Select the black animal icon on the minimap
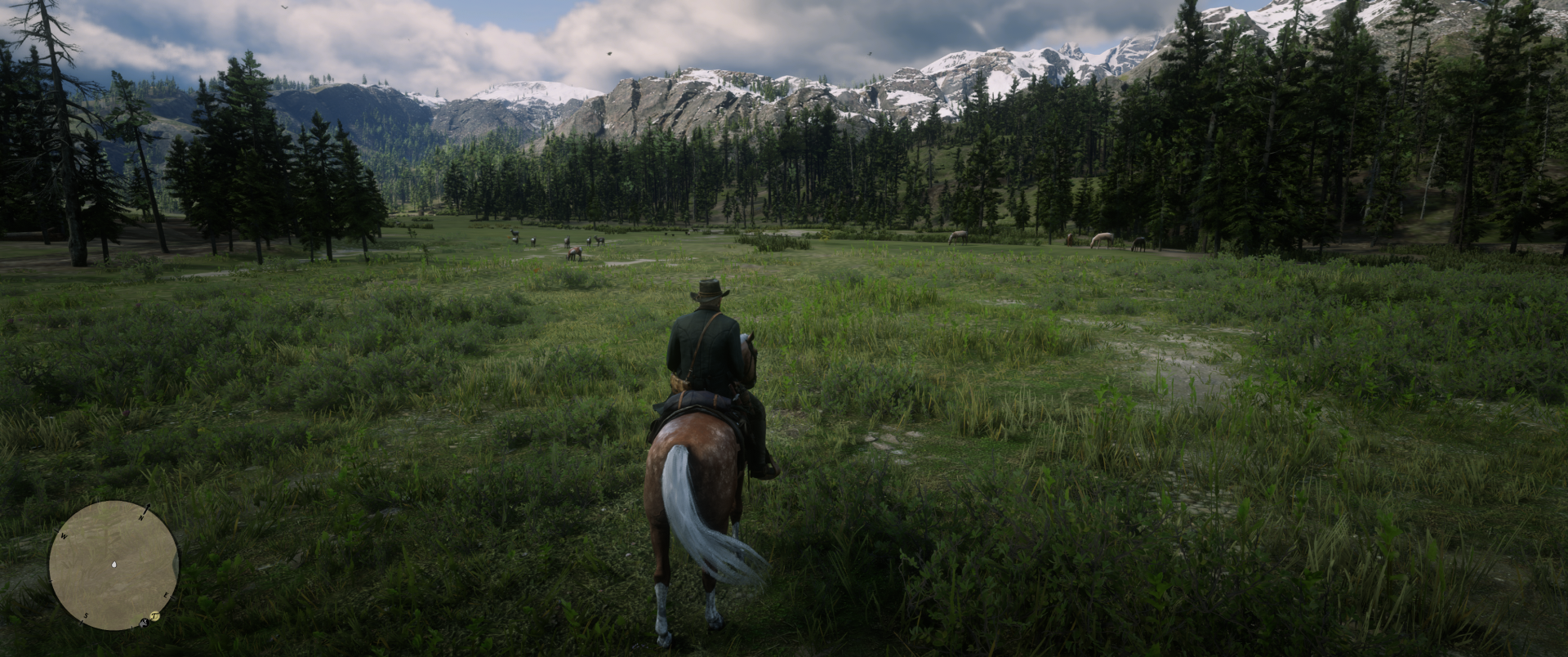The height and width of the screenshot is (657, 1568). [x=144, y=622]
